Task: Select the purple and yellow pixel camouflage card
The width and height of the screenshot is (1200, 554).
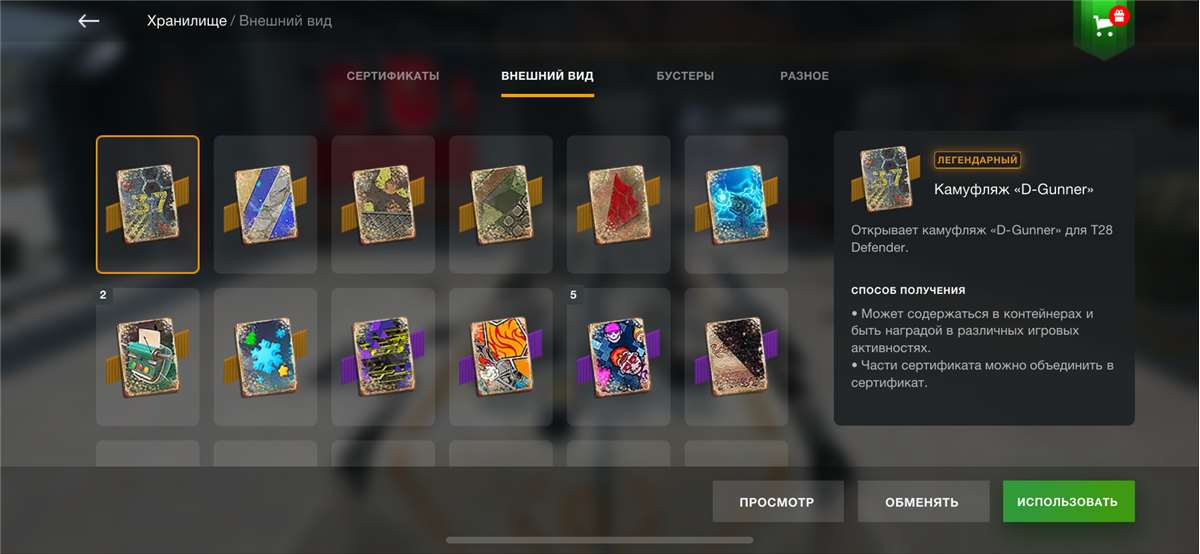Action: coord(383,357)
